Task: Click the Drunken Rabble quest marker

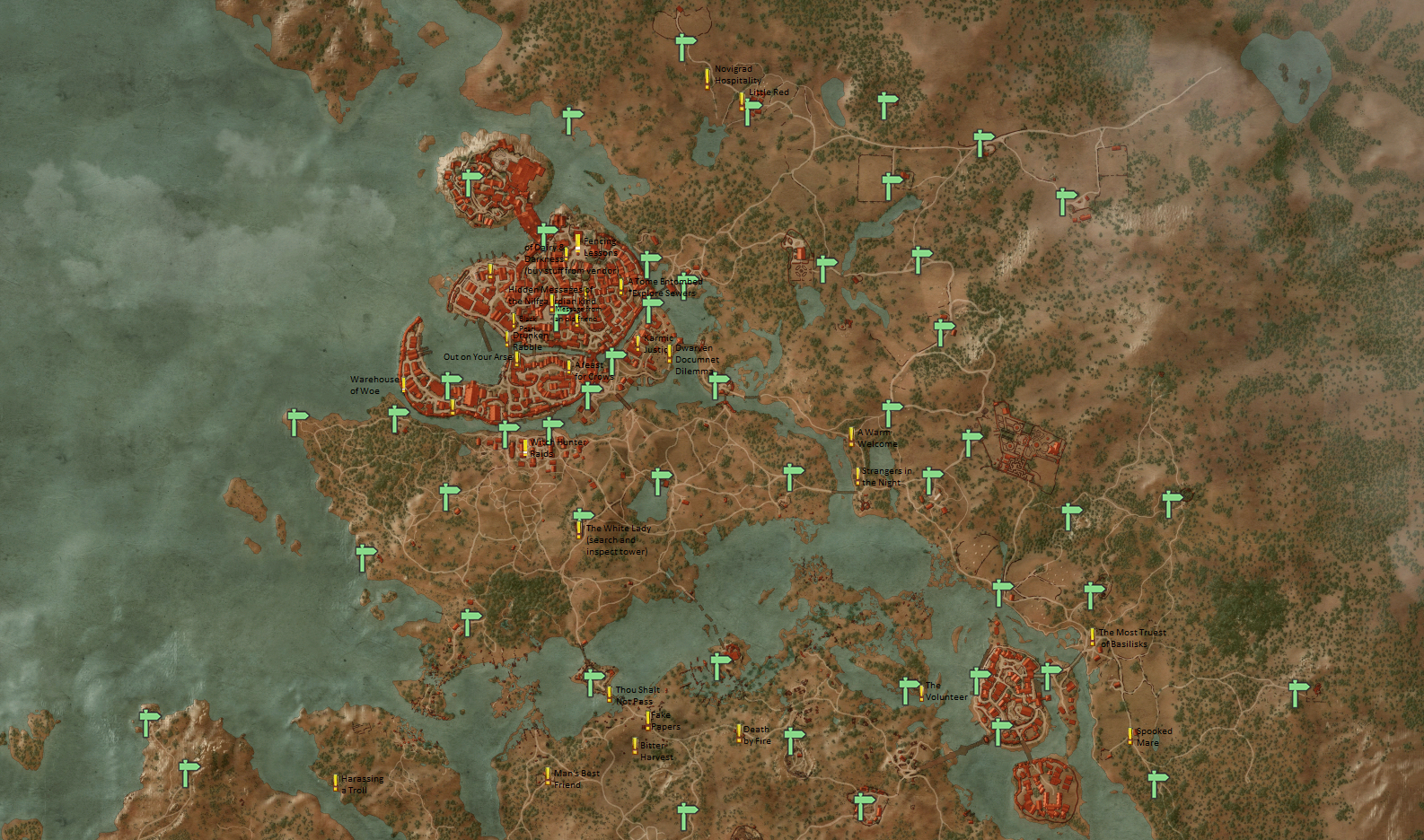Action: 506,339
